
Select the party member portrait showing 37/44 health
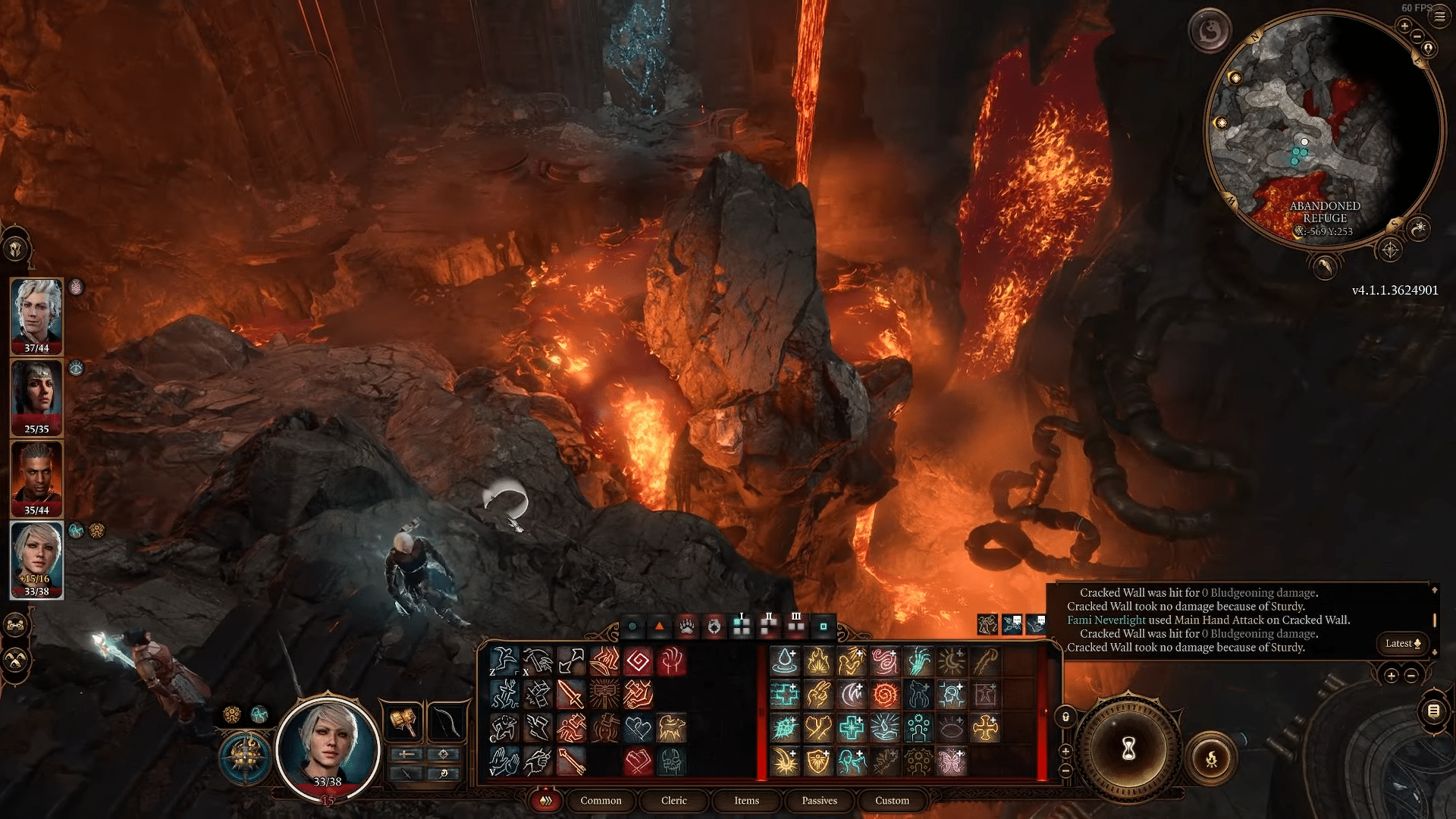point(34,313)
